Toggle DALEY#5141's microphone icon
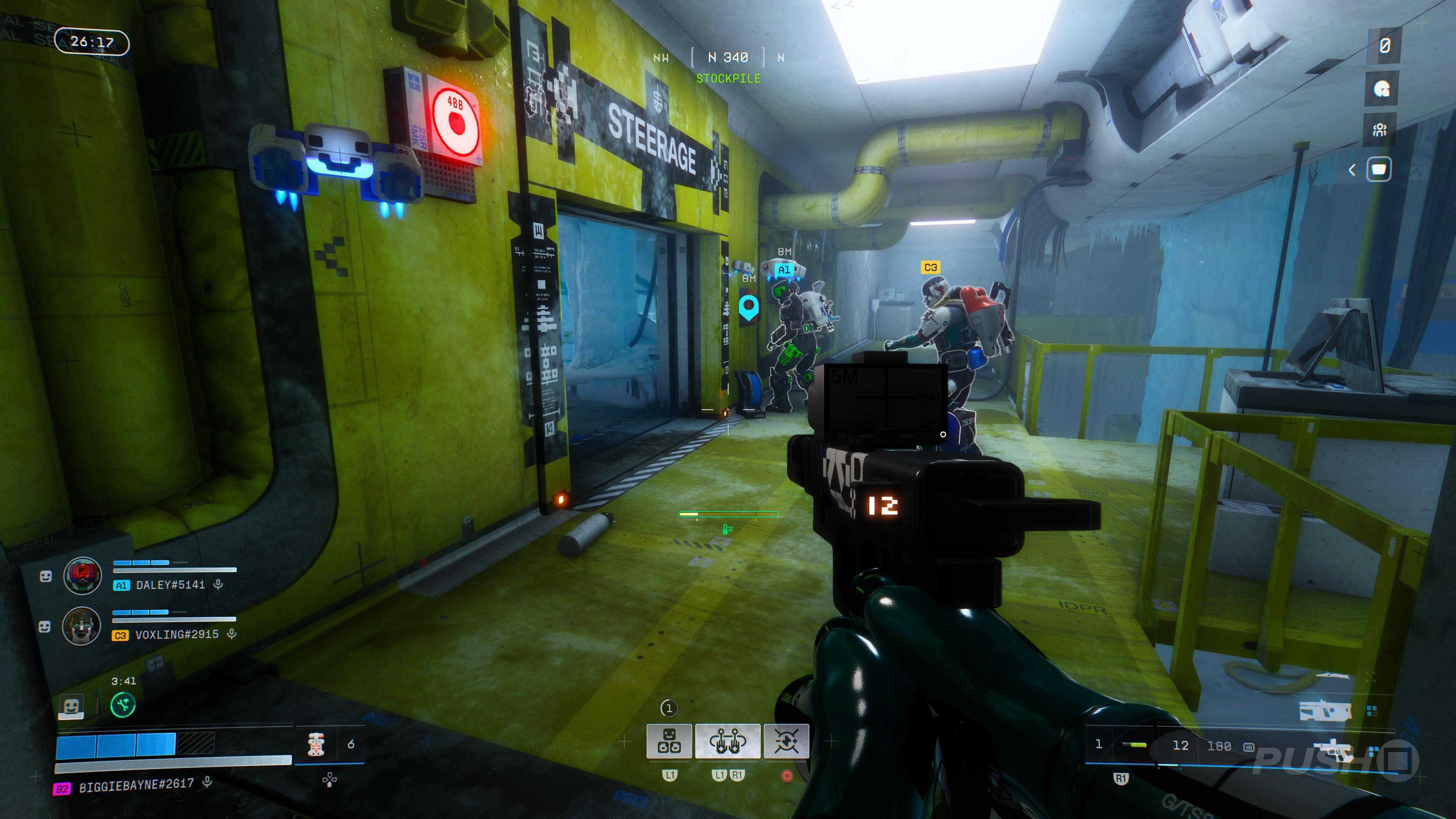Image resolution: width=1456 pixels, height=819 pixels. coord(218,584)
